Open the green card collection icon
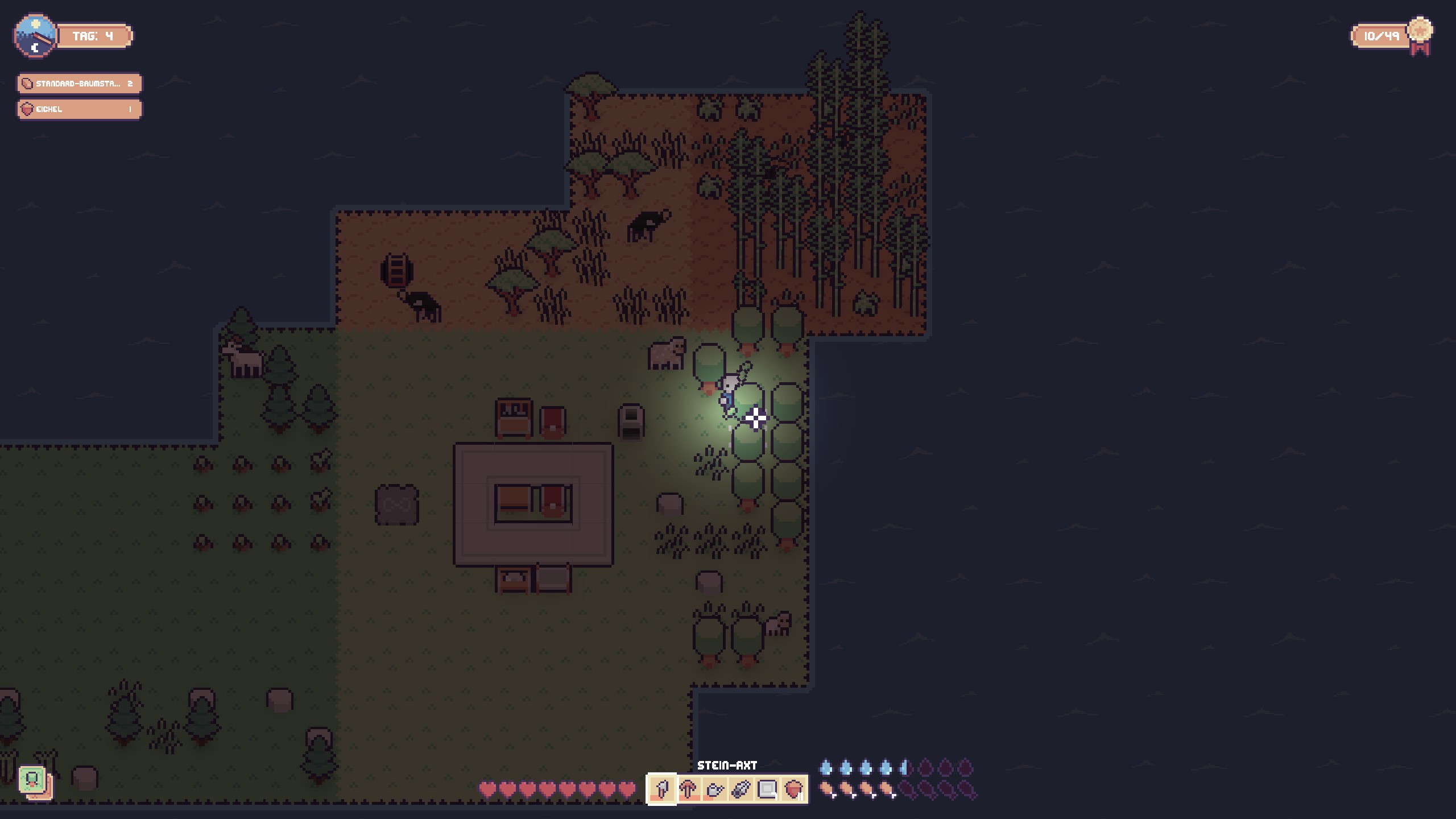The width and height of the screenshot is (1456, 819). point(33,780)
